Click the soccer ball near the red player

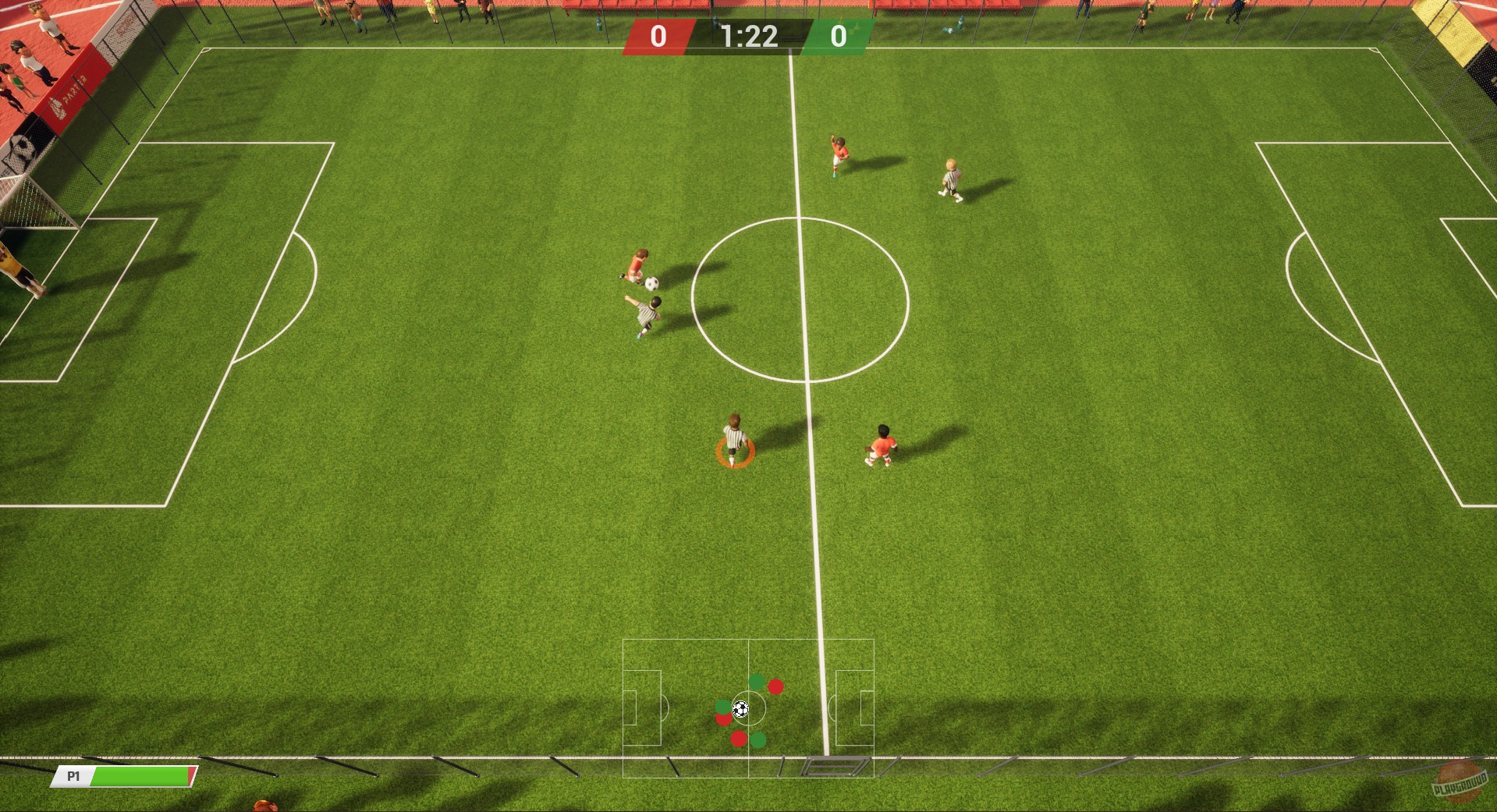coord(653,284)
